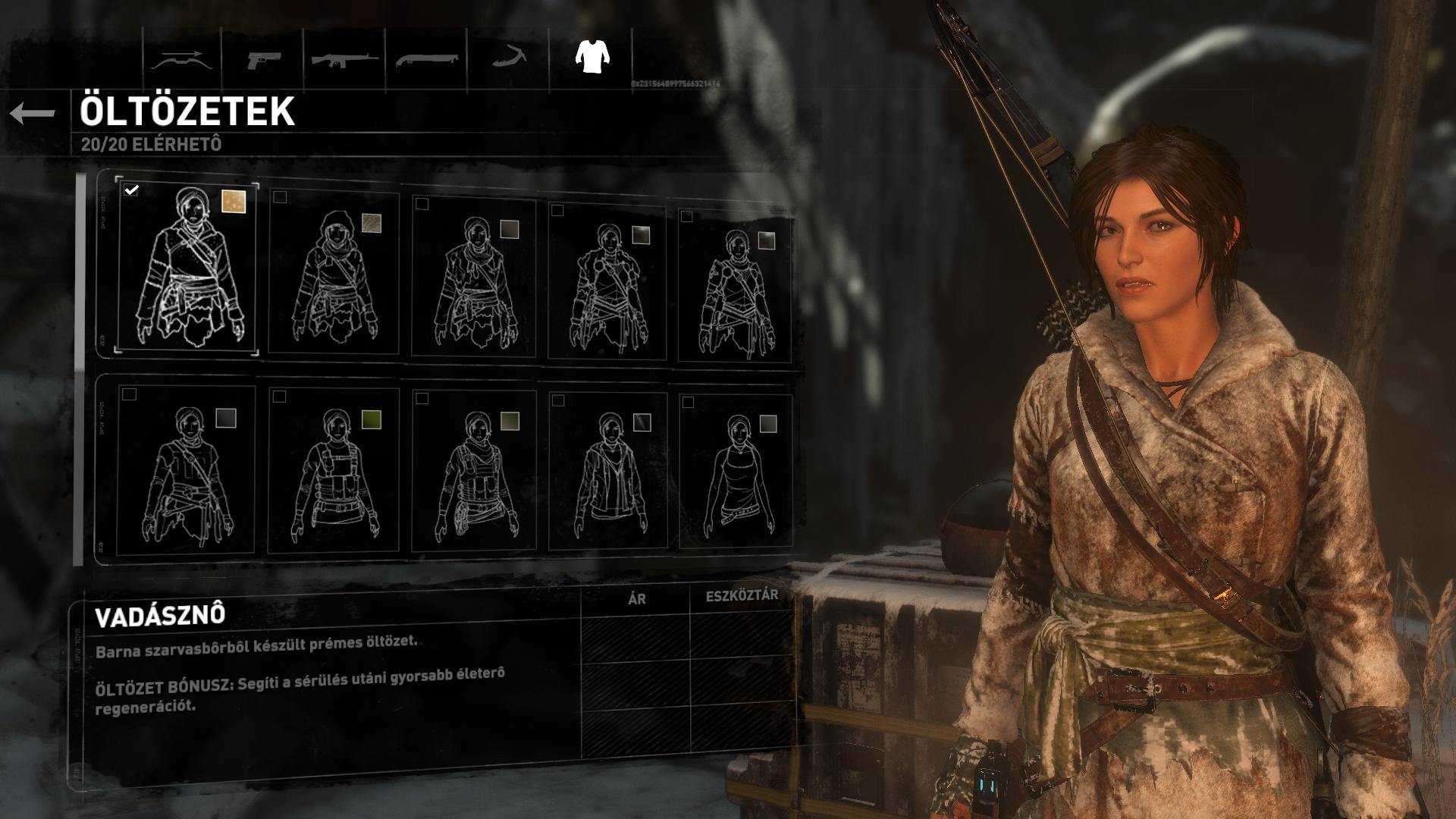
Task: Select the checked Vadásznô outfit tile
Action: tap(188, 268)
